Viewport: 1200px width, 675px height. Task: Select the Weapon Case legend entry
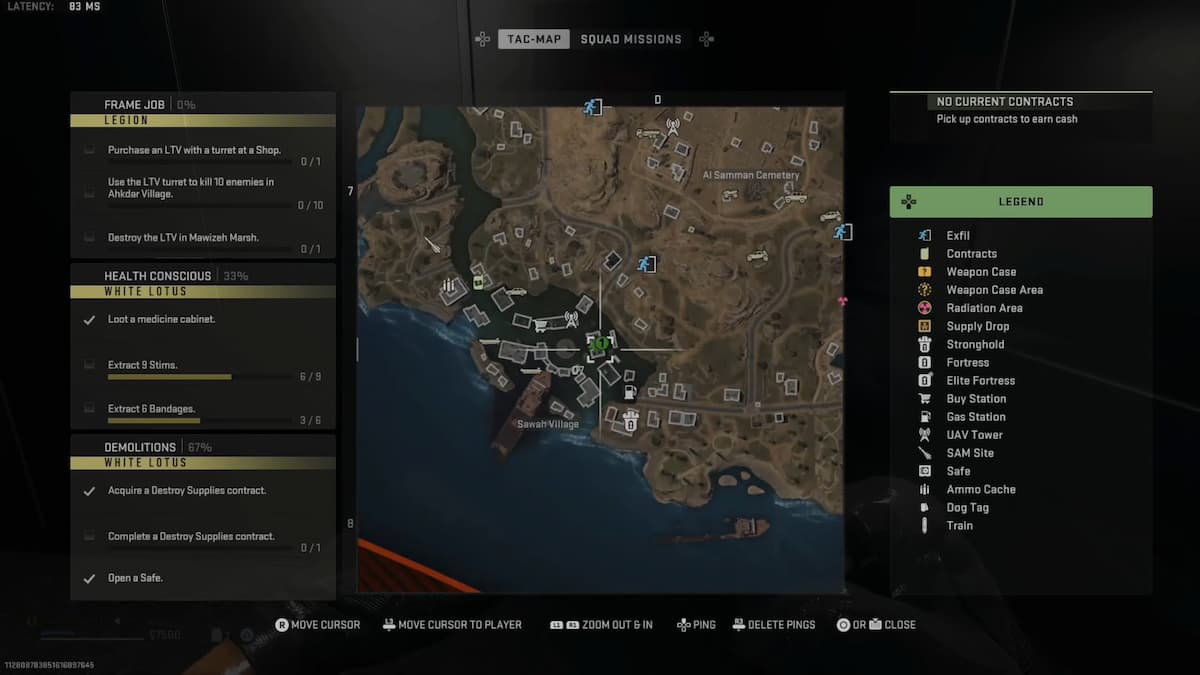[x=980, y=272]
